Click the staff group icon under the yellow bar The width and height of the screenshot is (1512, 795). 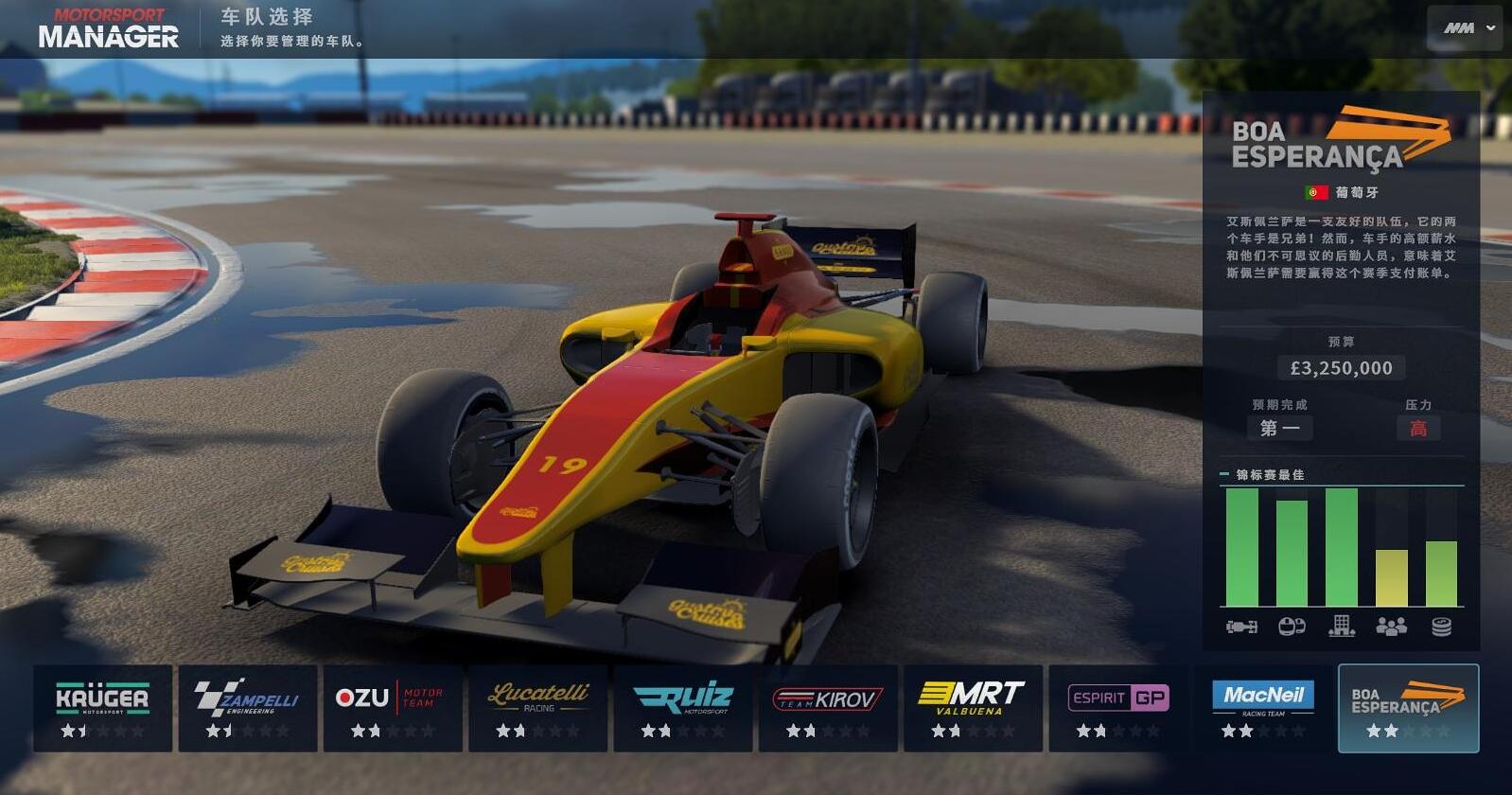[x=1391, y=625]
